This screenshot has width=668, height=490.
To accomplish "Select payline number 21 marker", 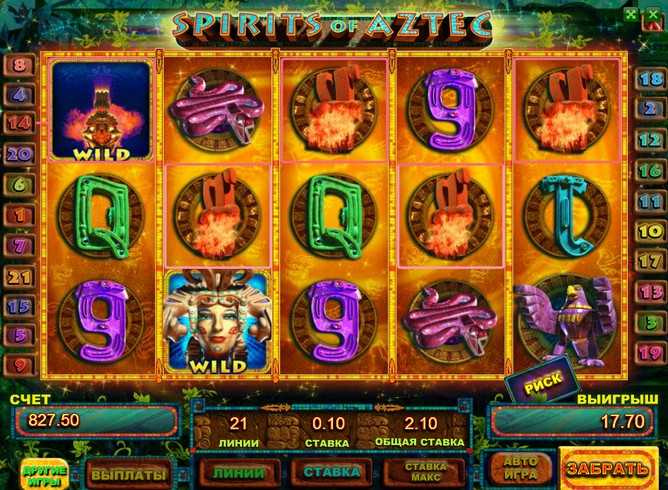I will (x=19, y=276).
